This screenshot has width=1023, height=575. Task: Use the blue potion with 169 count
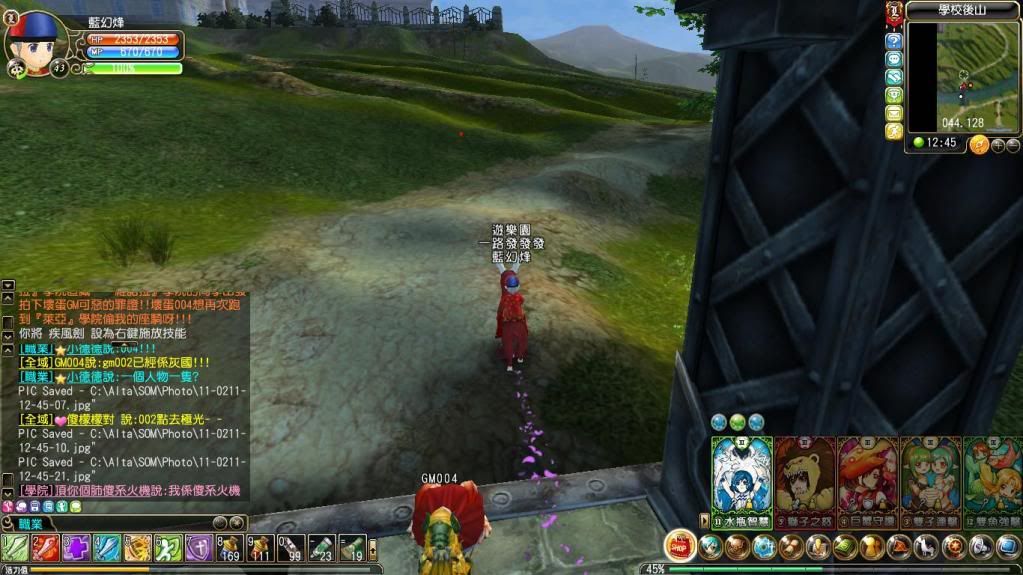click(231, 547)
